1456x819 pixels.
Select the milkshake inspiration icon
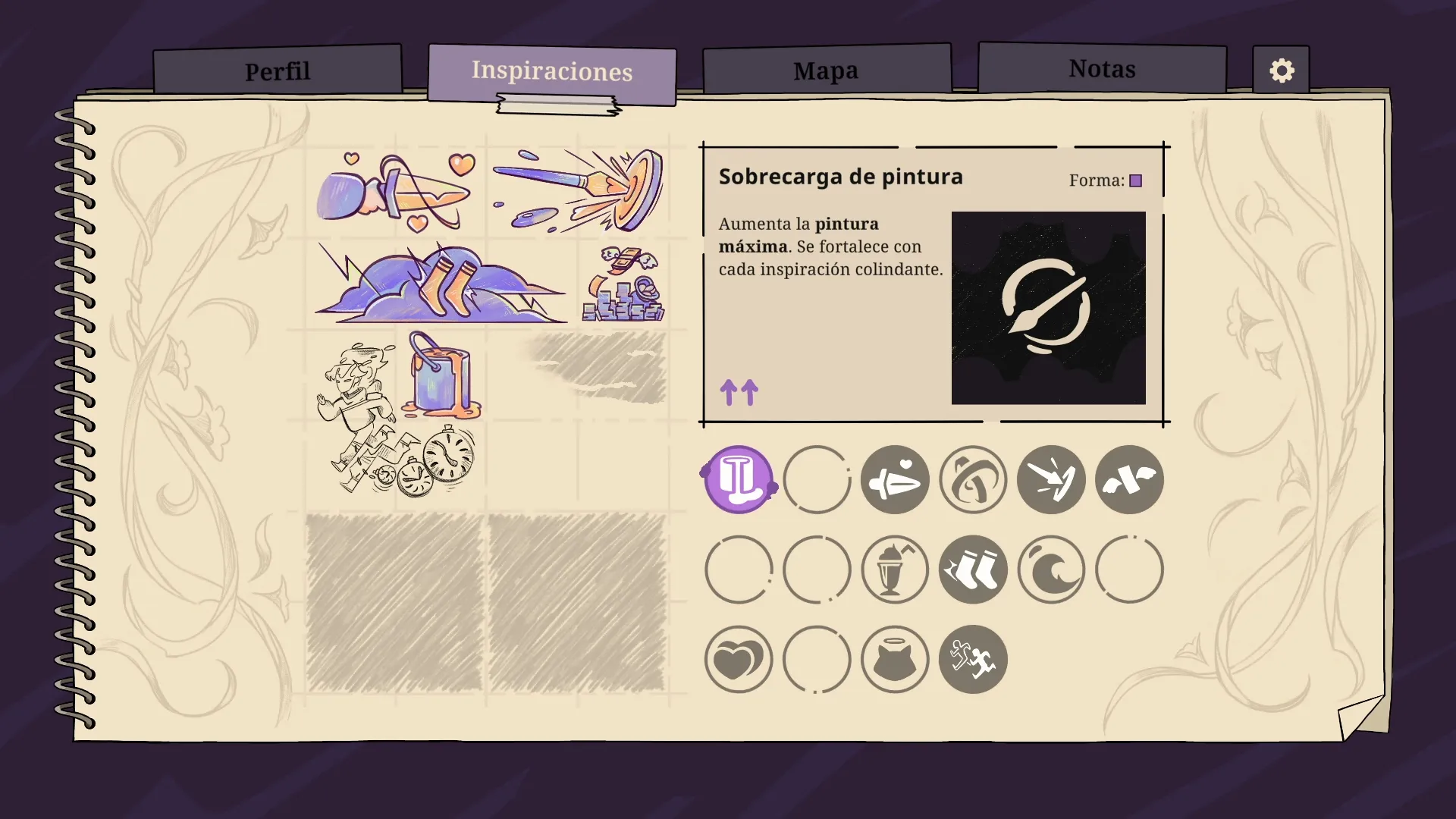895,570
